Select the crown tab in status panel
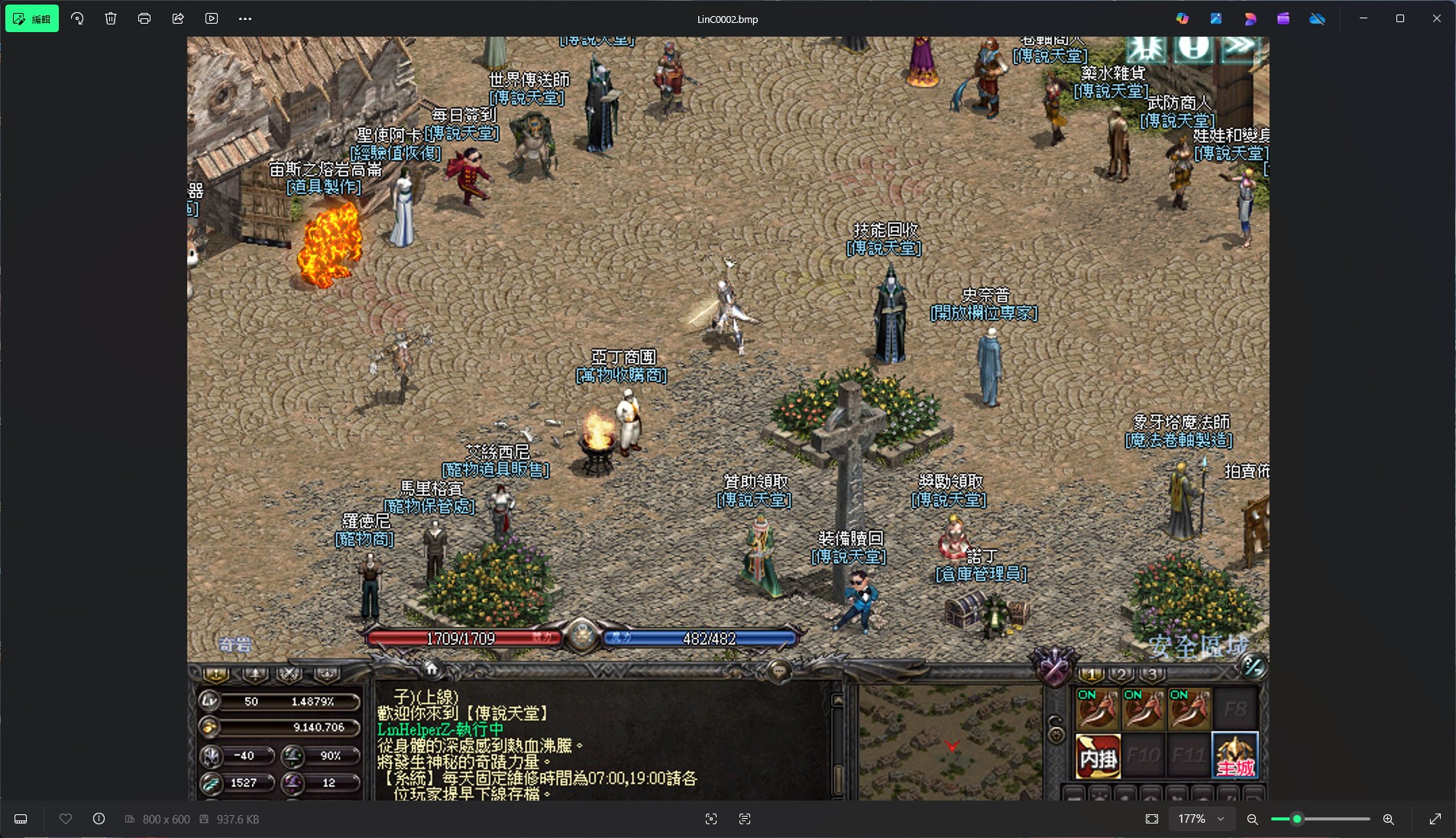The width and height of the screenshot is (1456, 838). [x=326, y=674]
